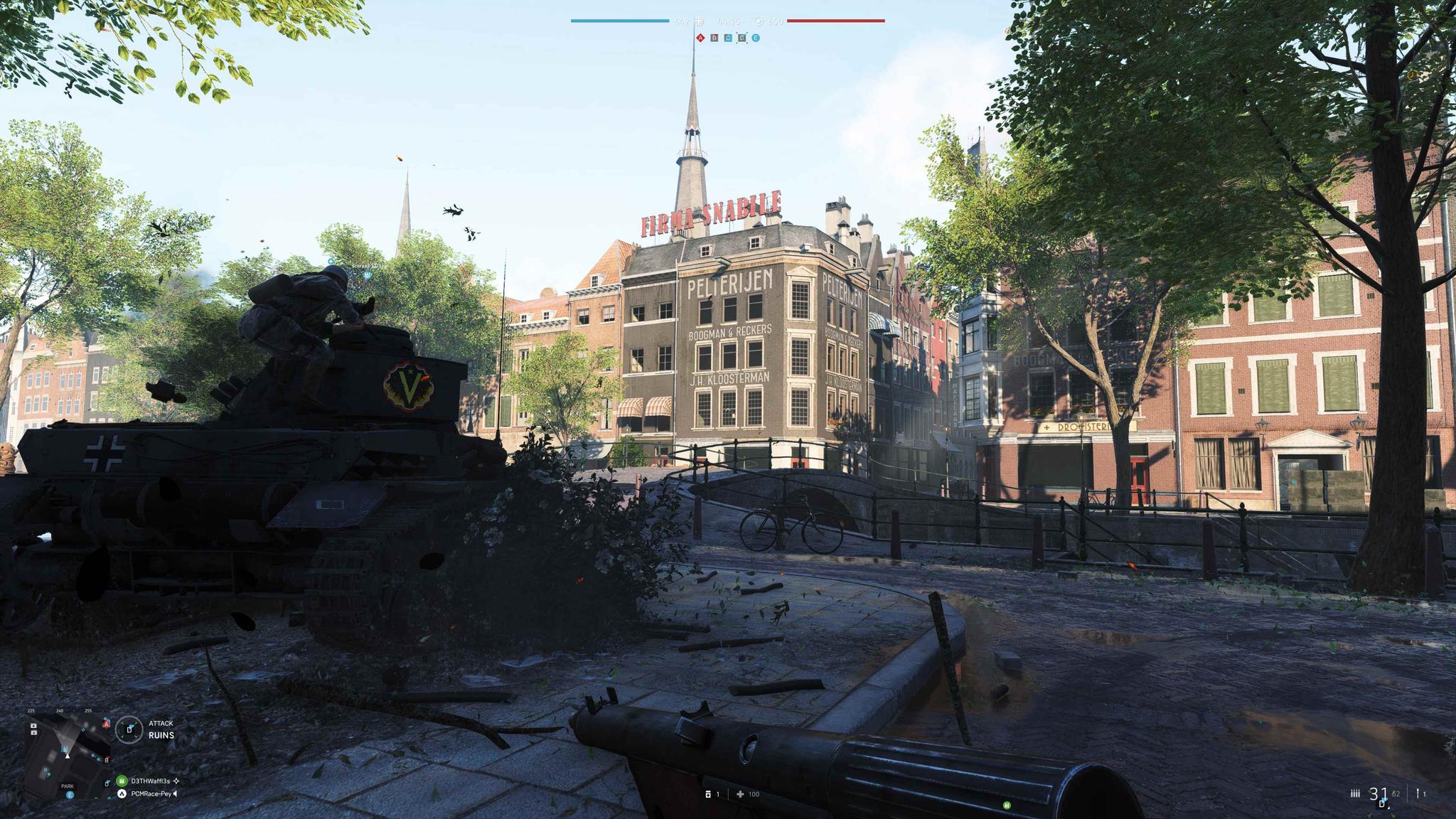1456x819 pixels.
Task: Click the German cross timer icon top center
Action: [x=698, y=21]
